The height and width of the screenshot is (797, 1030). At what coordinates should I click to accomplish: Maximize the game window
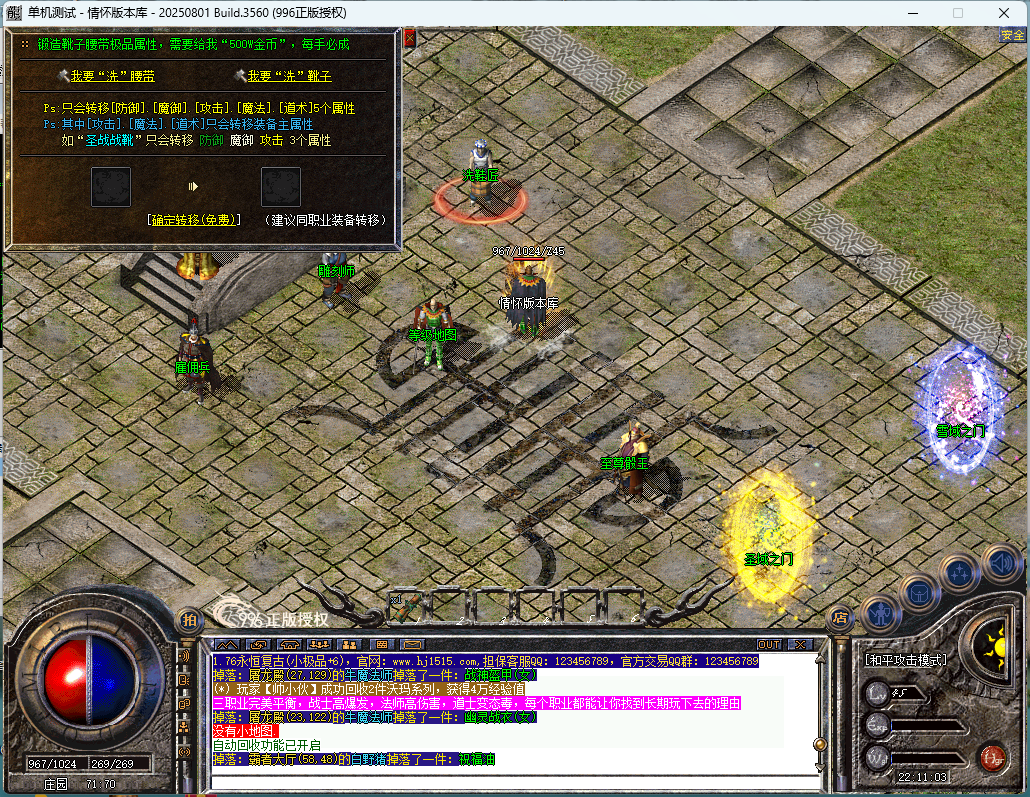coord(958,13)
